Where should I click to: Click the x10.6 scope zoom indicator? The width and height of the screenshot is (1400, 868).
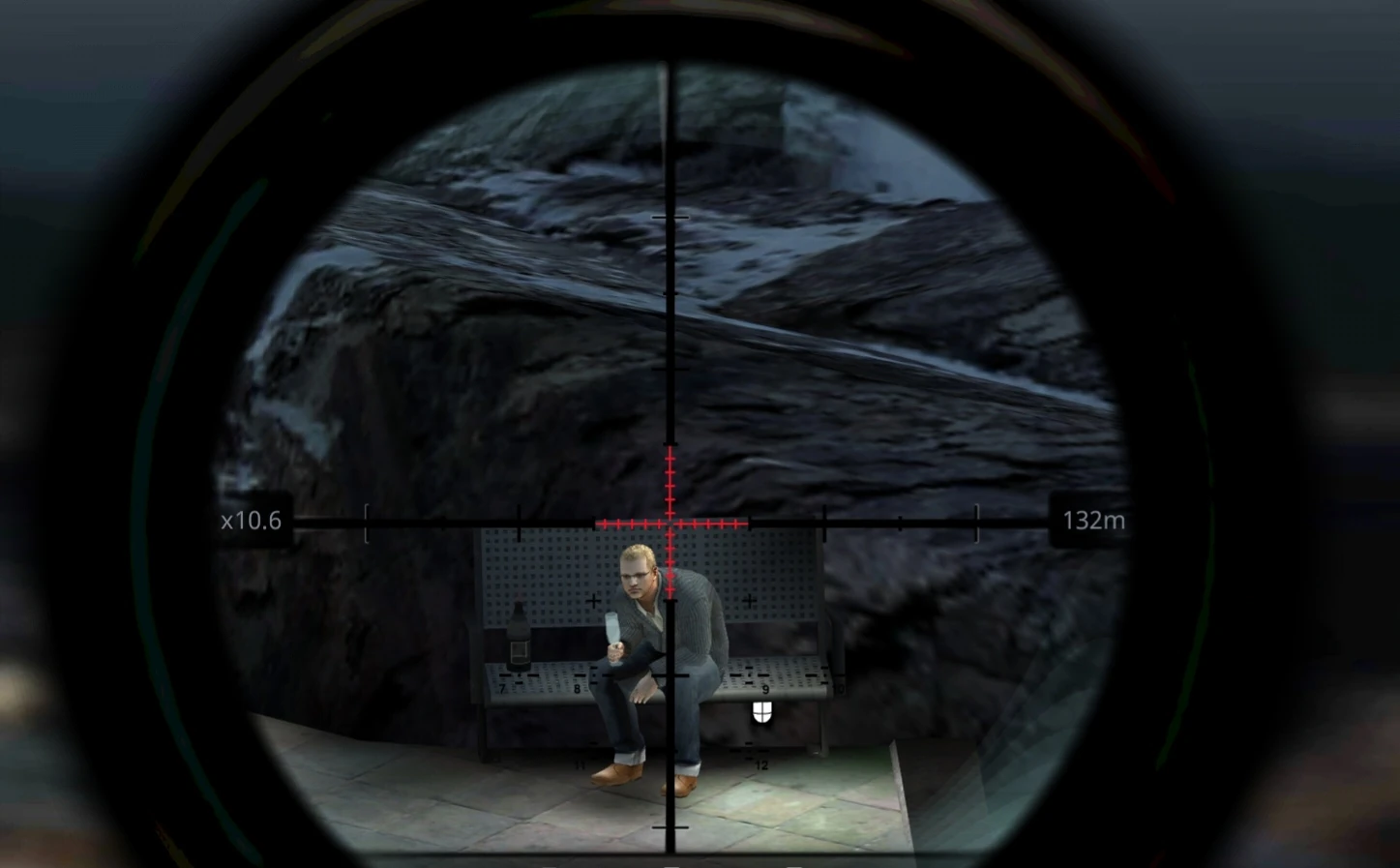tap(251, 522)
